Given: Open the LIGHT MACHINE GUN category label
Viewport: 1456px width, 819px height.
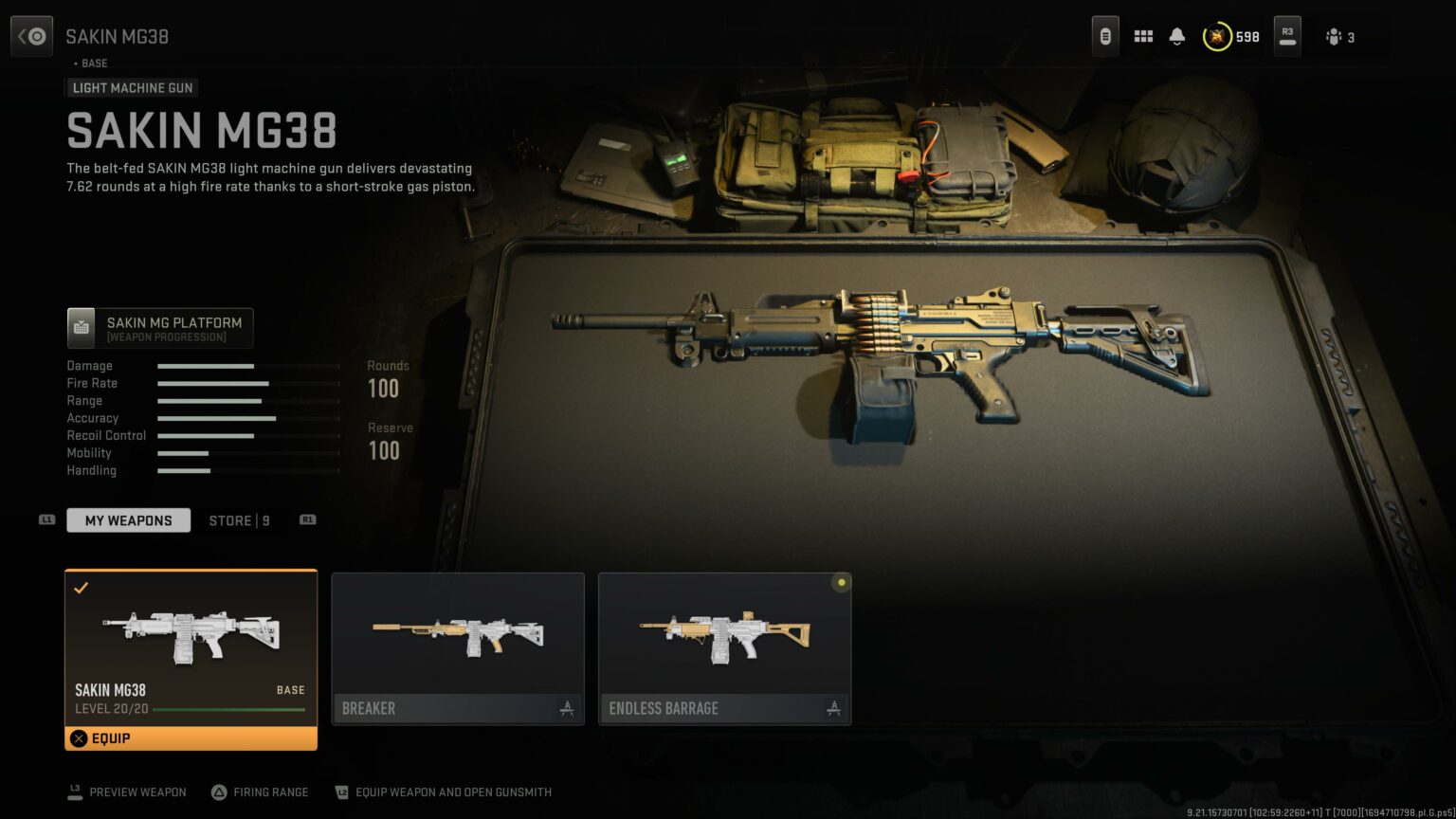Looking at the screenshot, I should click(x=131, y=87).
